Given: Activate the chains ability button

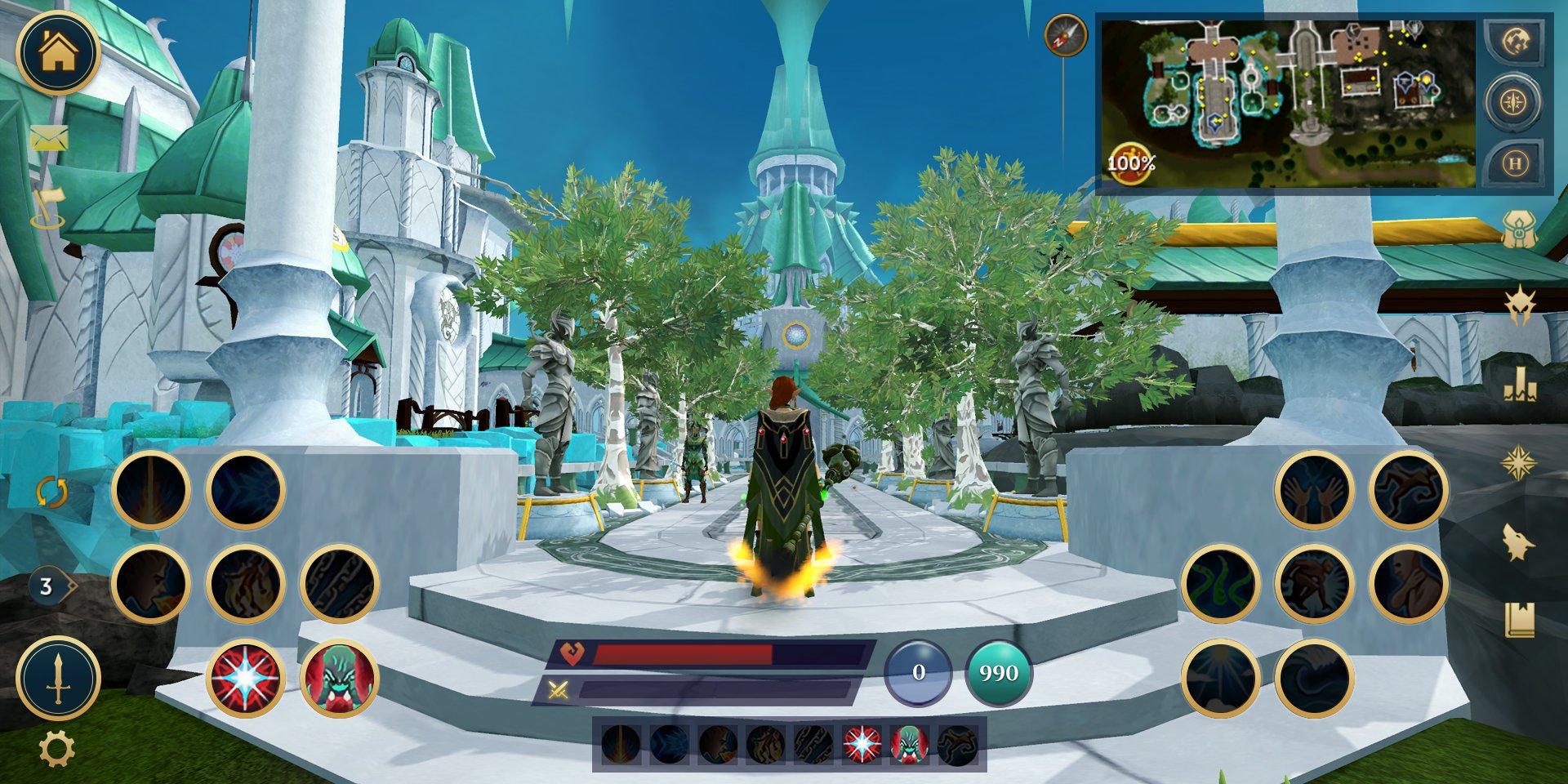Looking at the screenshot, I should pyautogui.click(x=339, y=584).
